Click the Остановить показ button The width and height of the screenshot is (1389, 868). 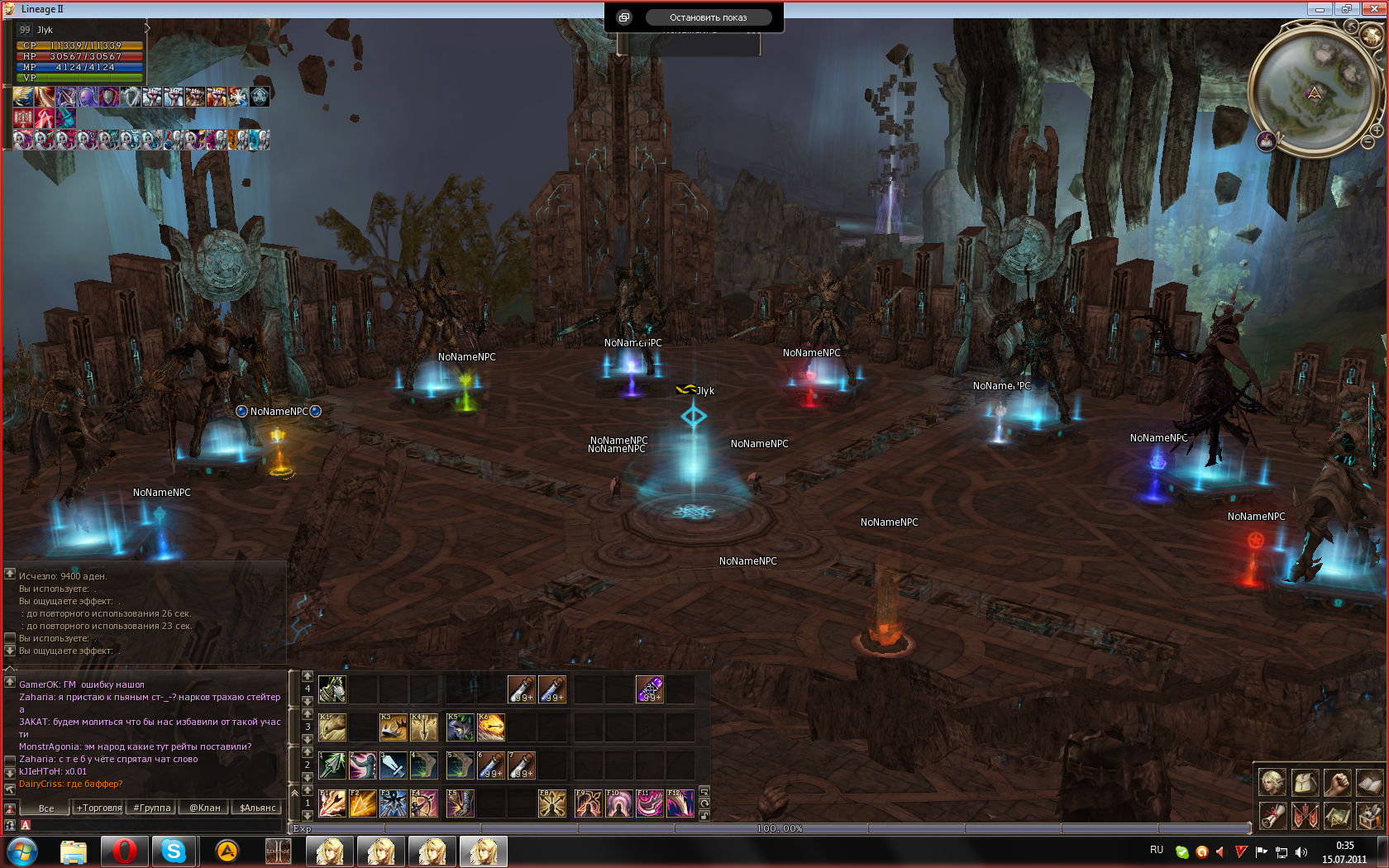(708, 17)
